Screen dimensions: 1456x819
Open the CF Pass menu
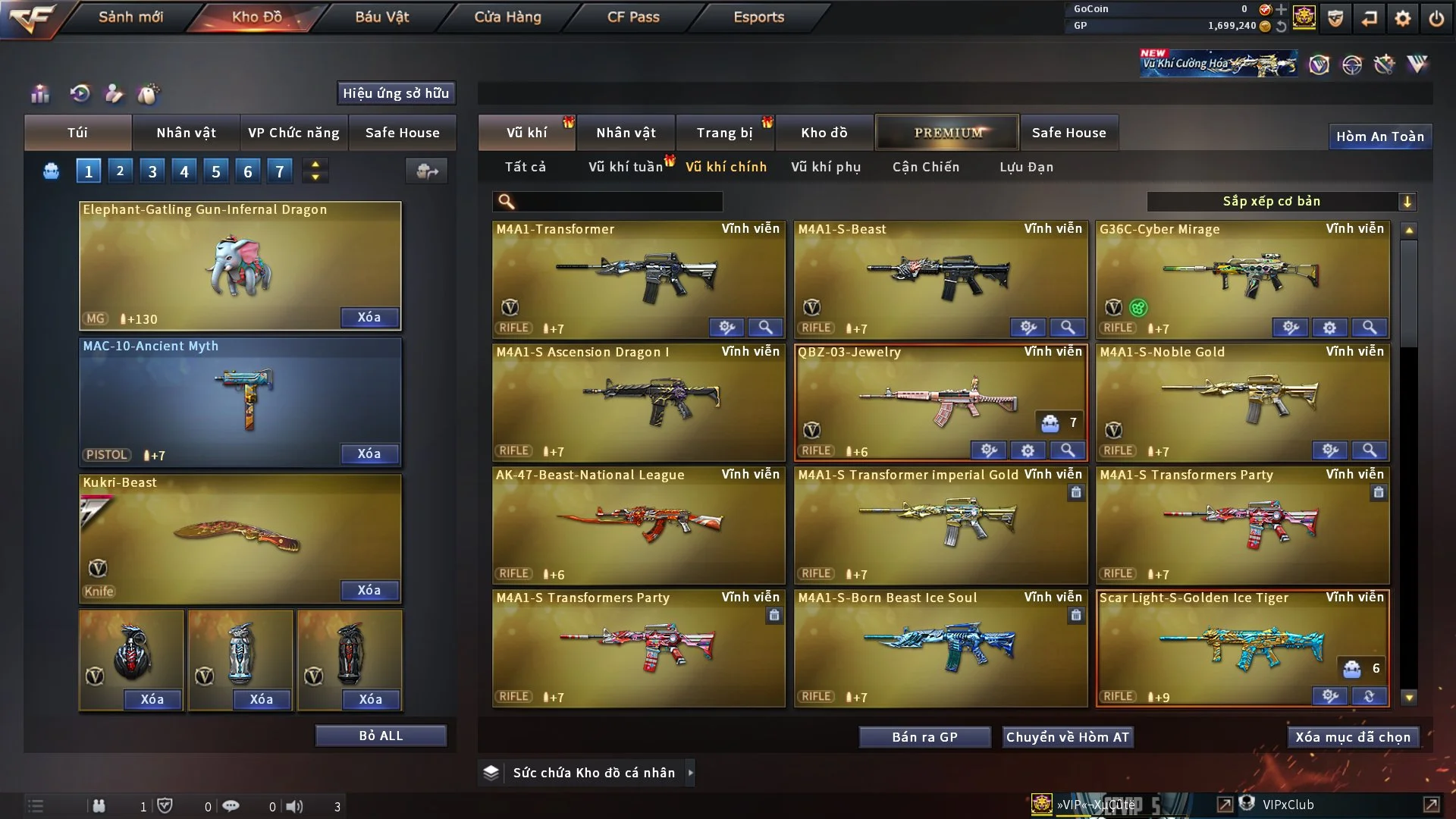pyautogui.click(x=633, y=17)
